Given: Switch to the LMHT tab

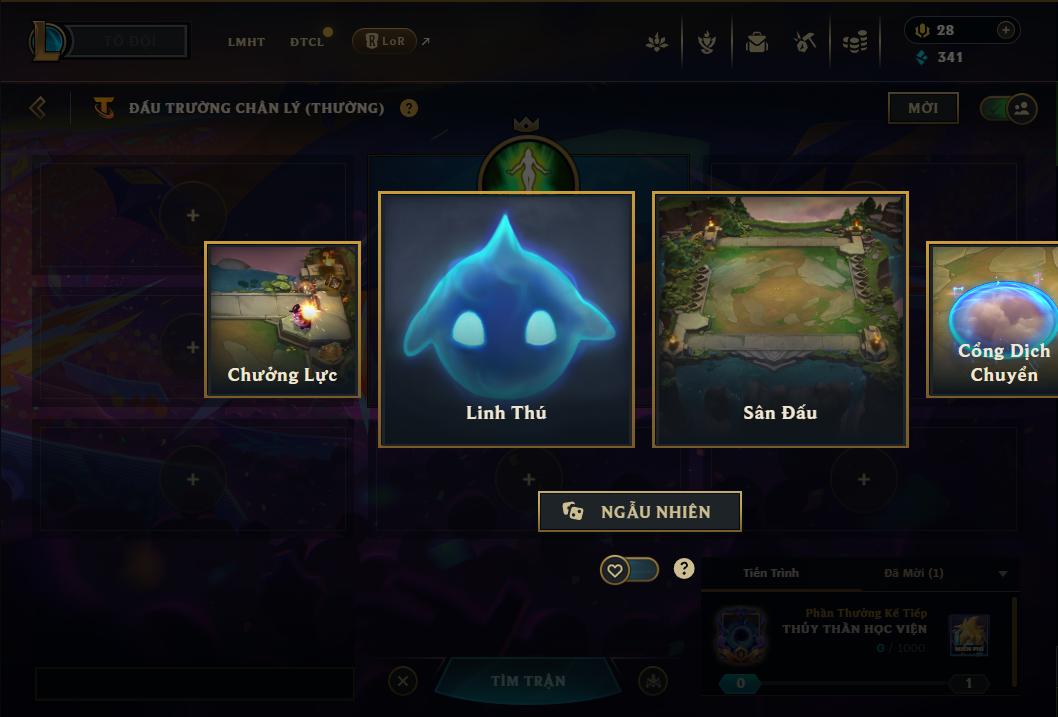Looking at the screenshot, I should [x=246, y=42].
